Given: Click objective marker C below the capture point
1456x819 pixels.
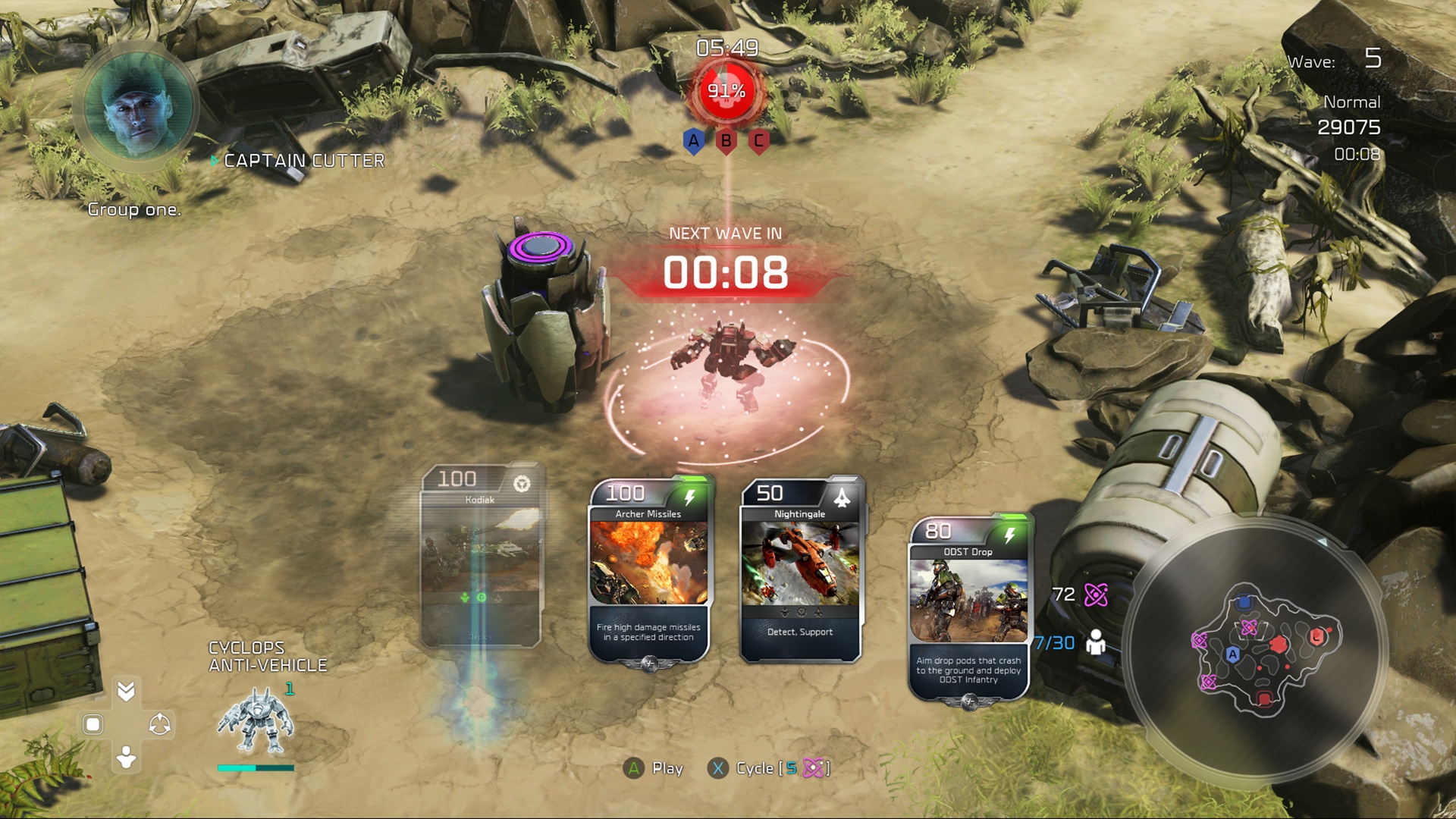Looking at the screenshot, I should click(x=761, y=141).
